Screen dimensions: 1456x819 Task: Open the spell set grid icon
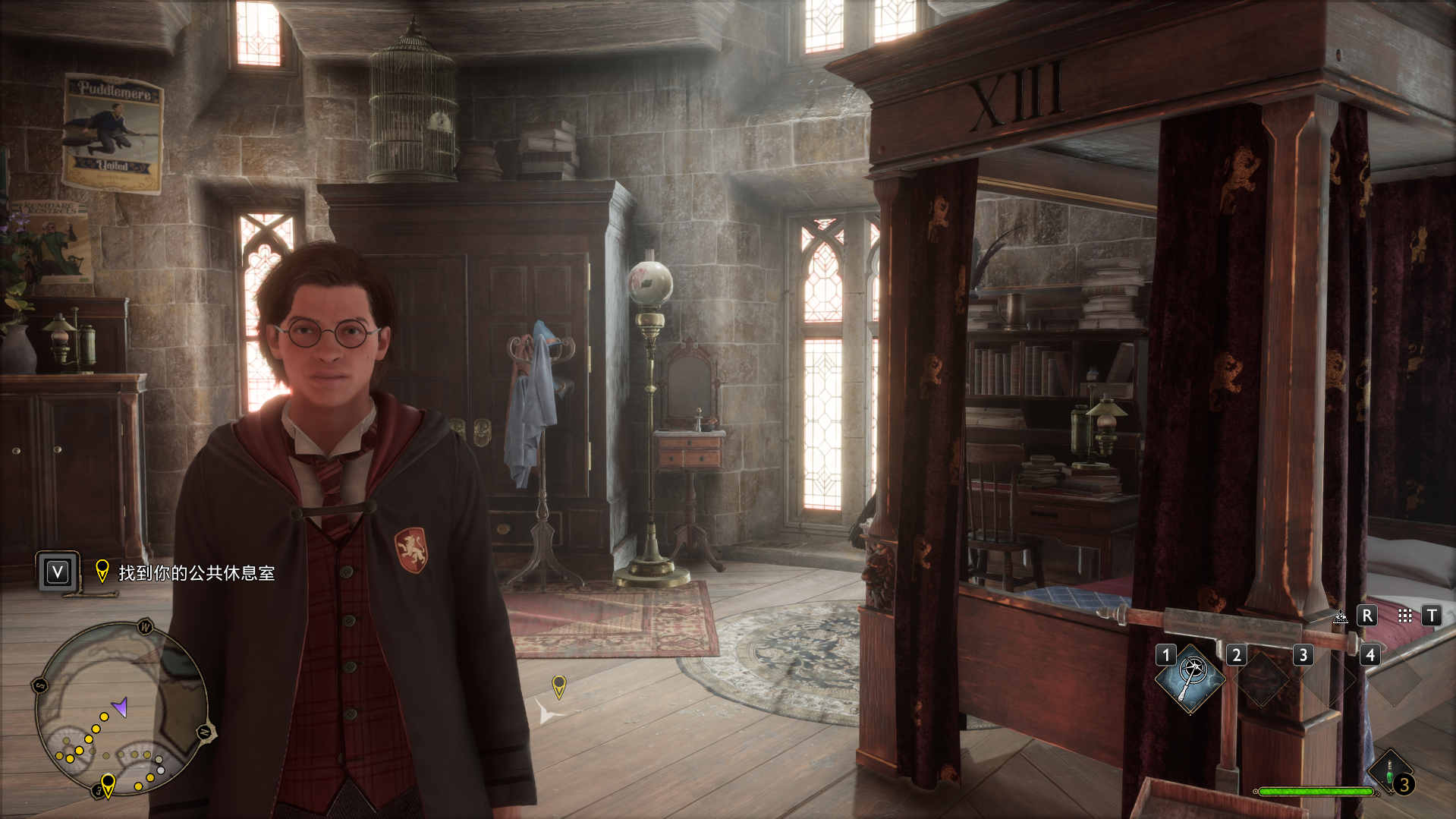(x=1405, y=616)
